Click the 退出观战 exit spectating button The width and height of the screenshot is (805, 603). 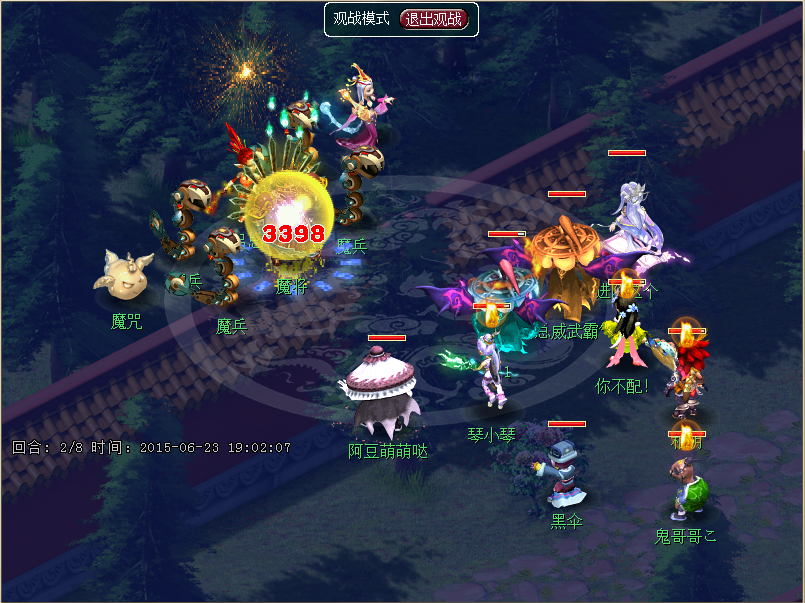(434, 19)
